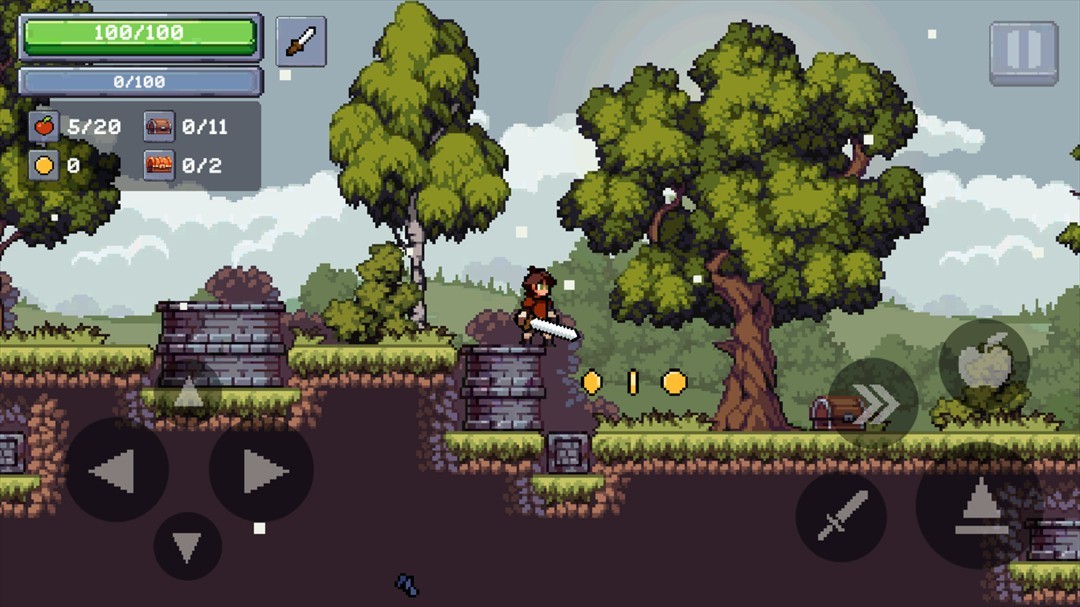Screen dimensions: 1080x607
Task: Tap the sword weapon icon beside the health bar
Action: 300,41
